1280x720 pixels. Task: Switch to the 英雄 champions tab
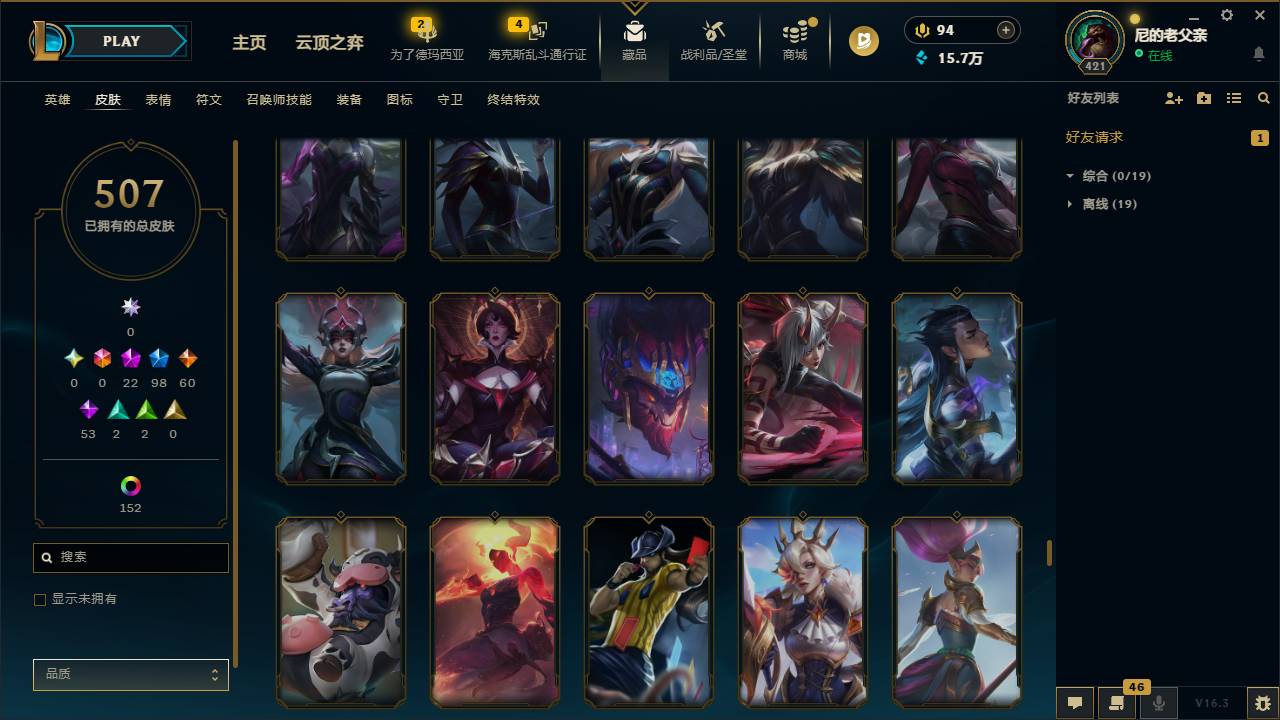[57, 100]
